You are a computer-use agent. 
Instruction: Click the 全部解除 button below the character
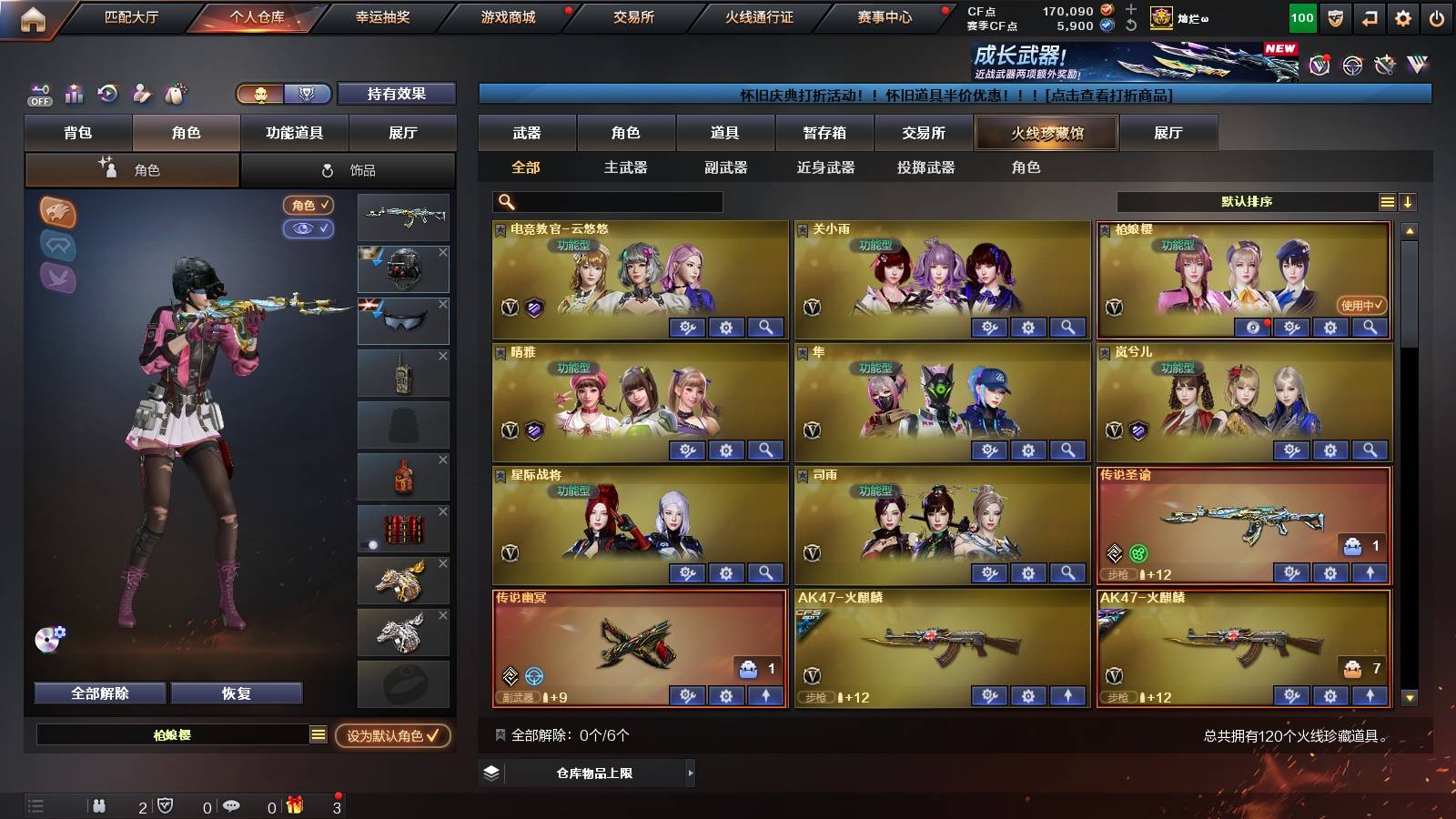[x=99, y=693]
